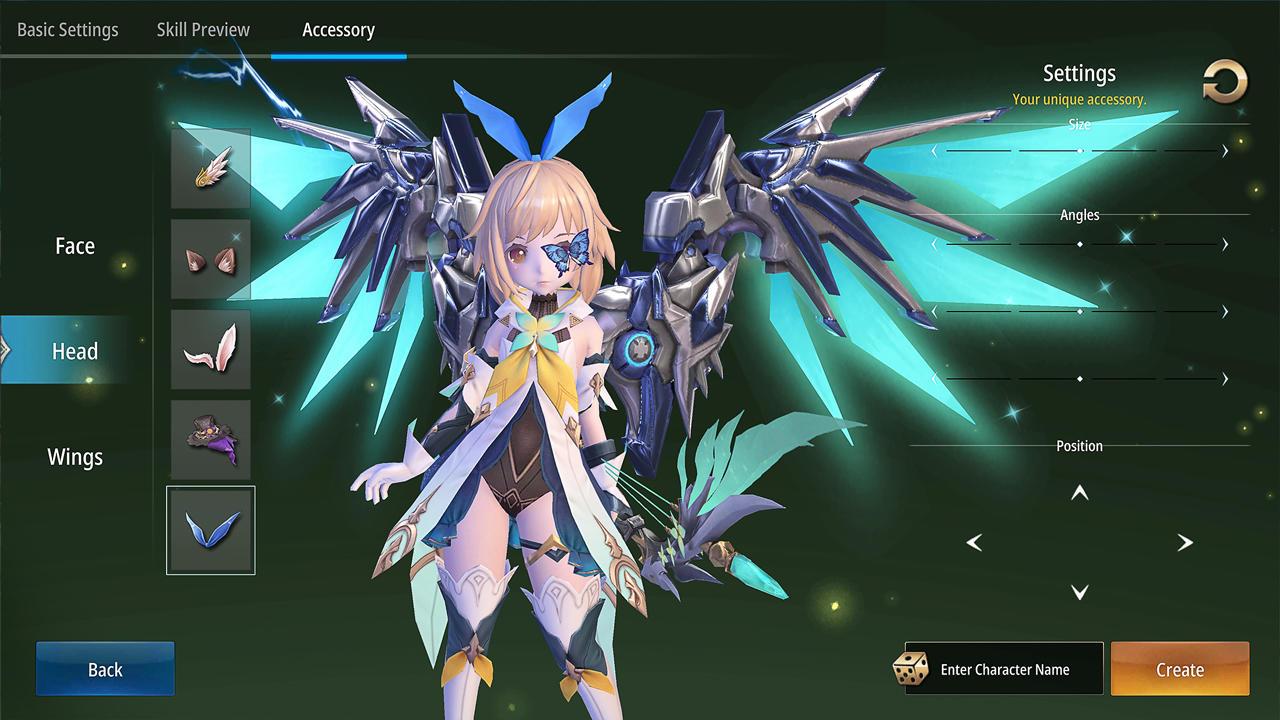Screen dimensions: 1280x720
Task: Select the golden wing hairpin accessory
Action: click(210, 168)
